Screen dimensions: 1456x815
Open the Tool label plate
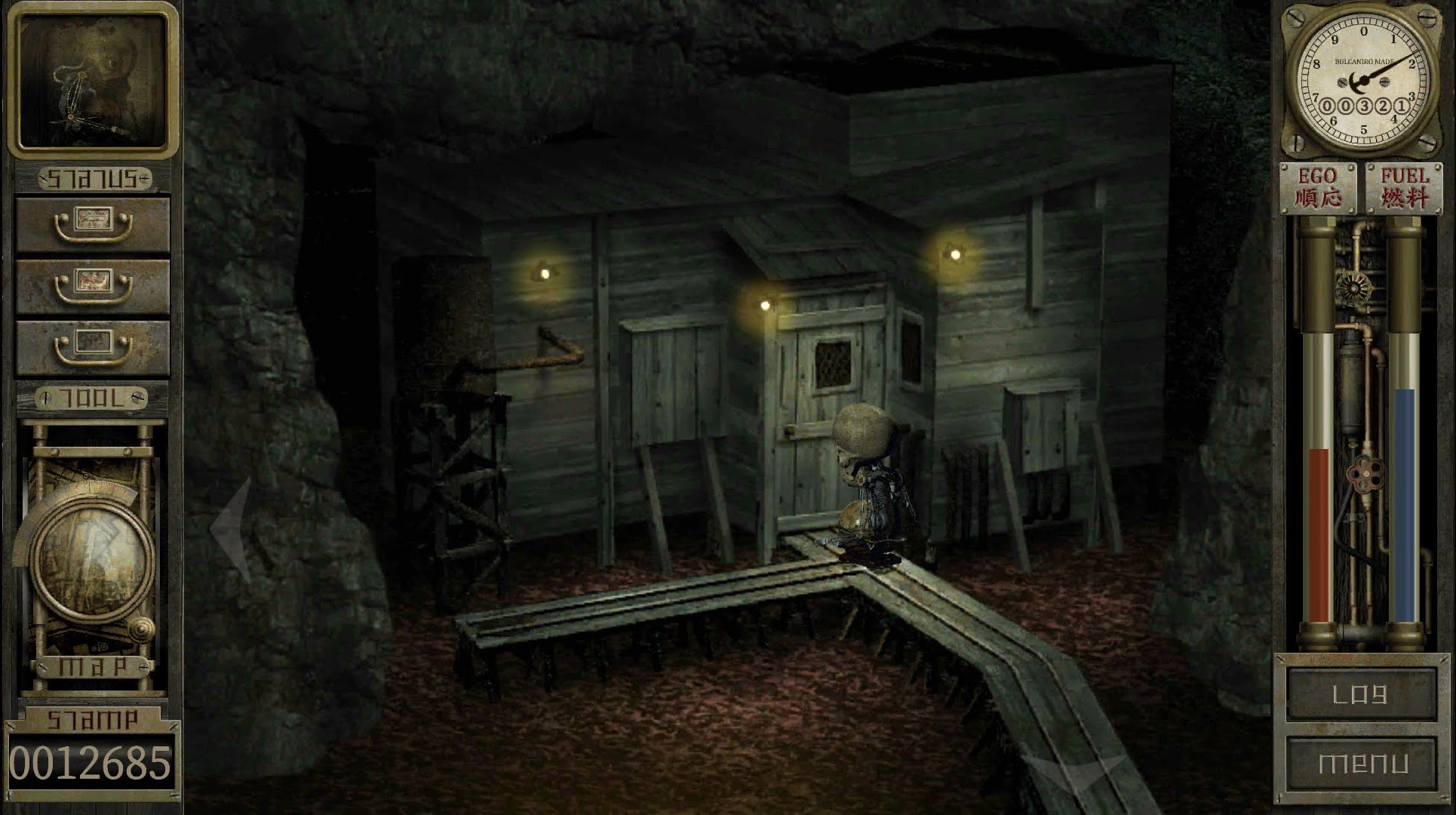tap(92, 398)
